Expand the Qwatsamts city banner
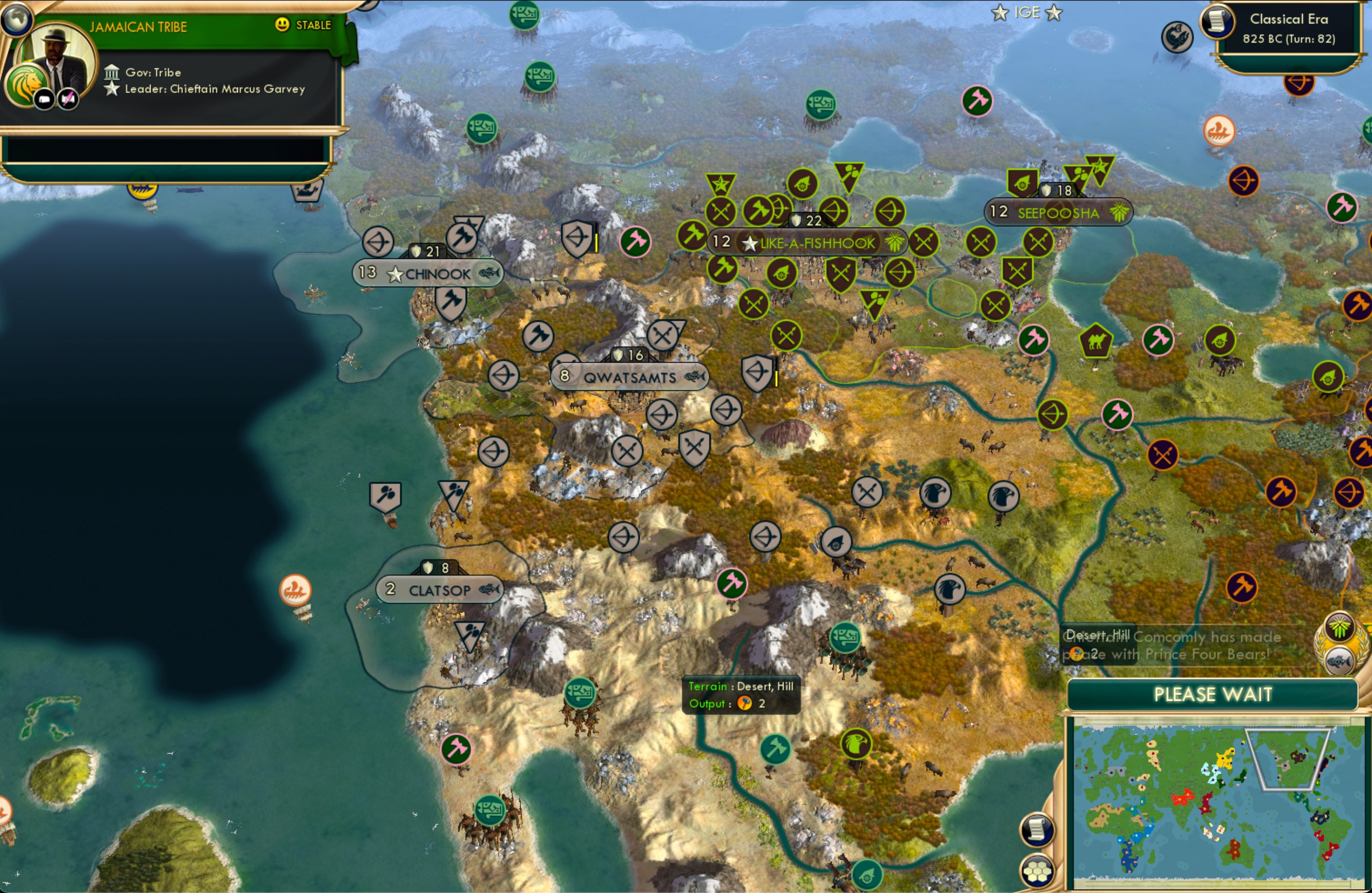The image size is (1372, 893). (630, 377)
